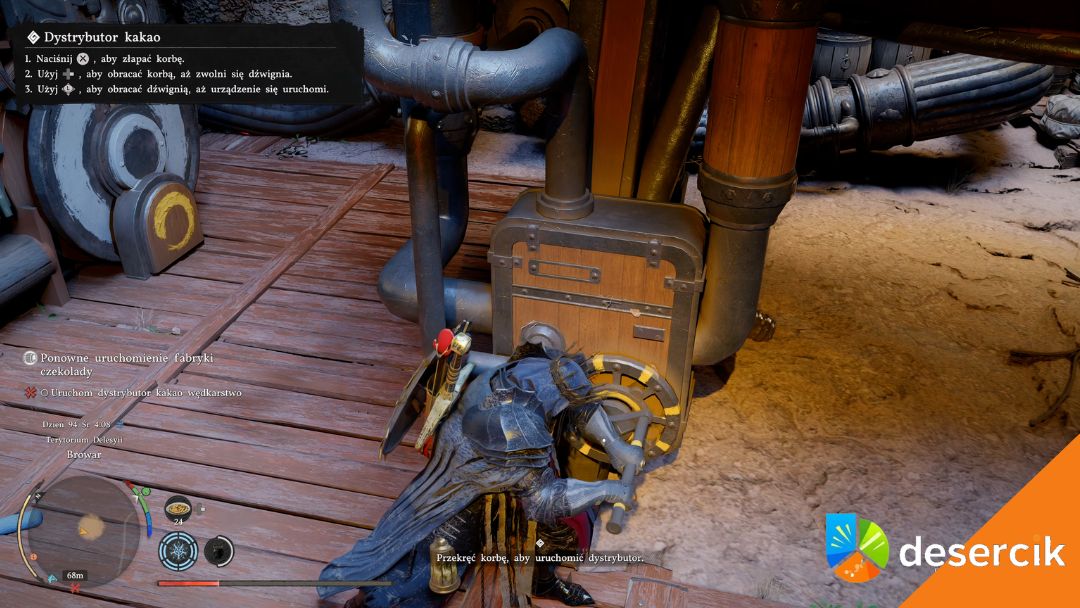1080x608 pixels.
Task: Open the circular minimap
Action: [84, 530]
